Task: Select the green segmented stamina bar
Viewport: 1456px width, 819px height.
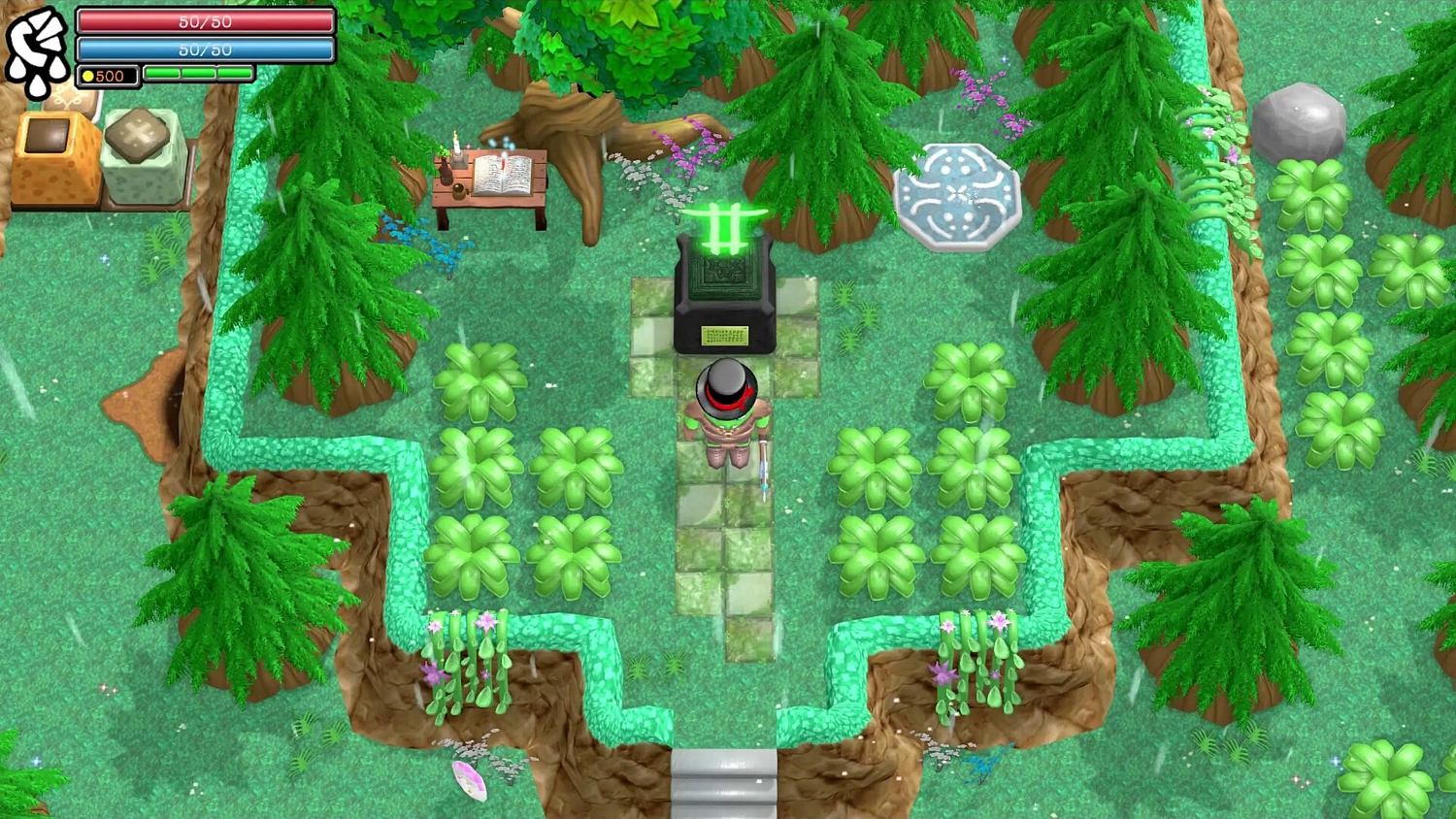Action: [197, 74]
